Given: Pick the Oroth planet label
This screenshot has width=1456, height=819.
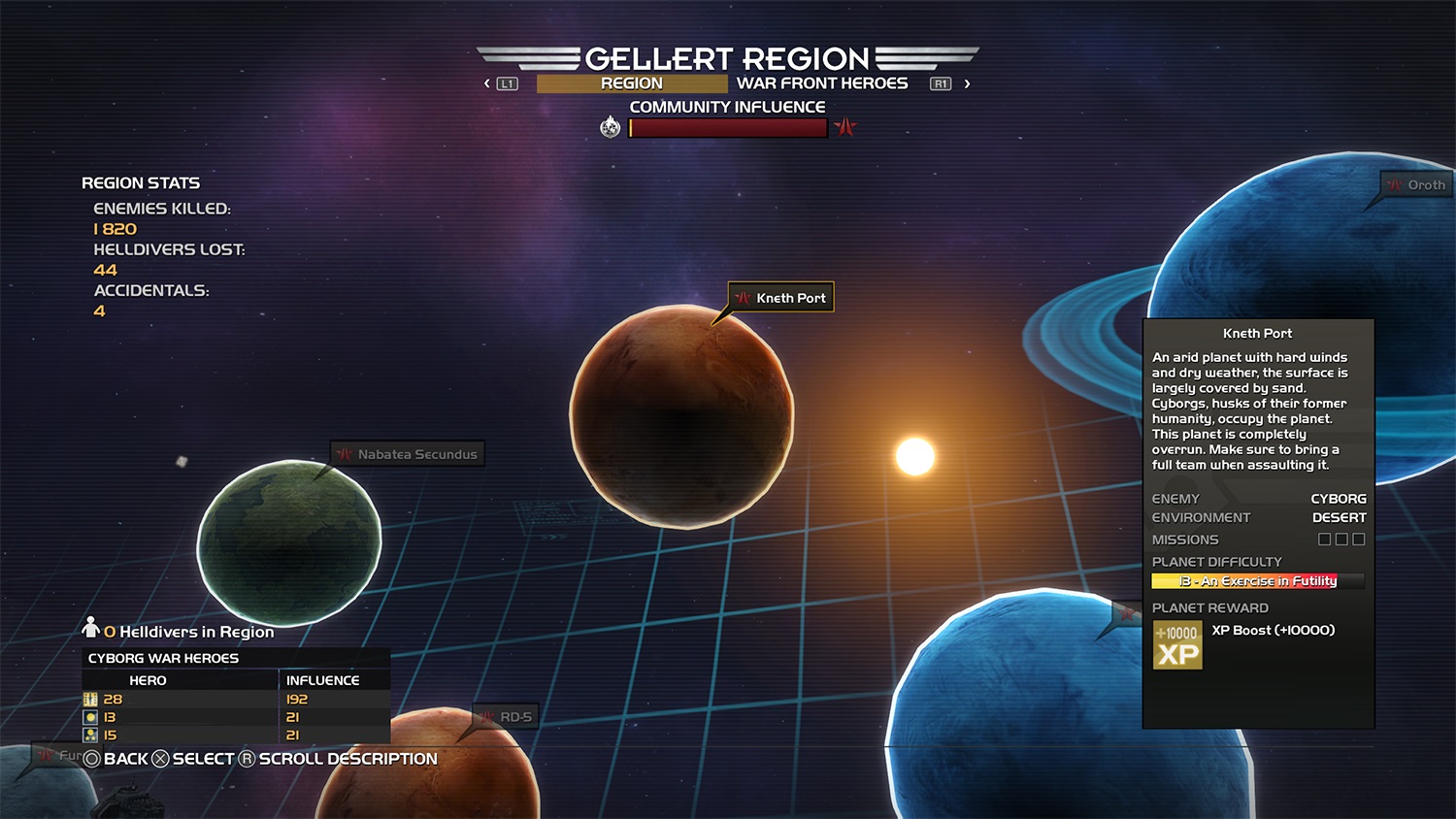Looking at the screenshot, I should pyautogui.click(x=1416, y=184).
